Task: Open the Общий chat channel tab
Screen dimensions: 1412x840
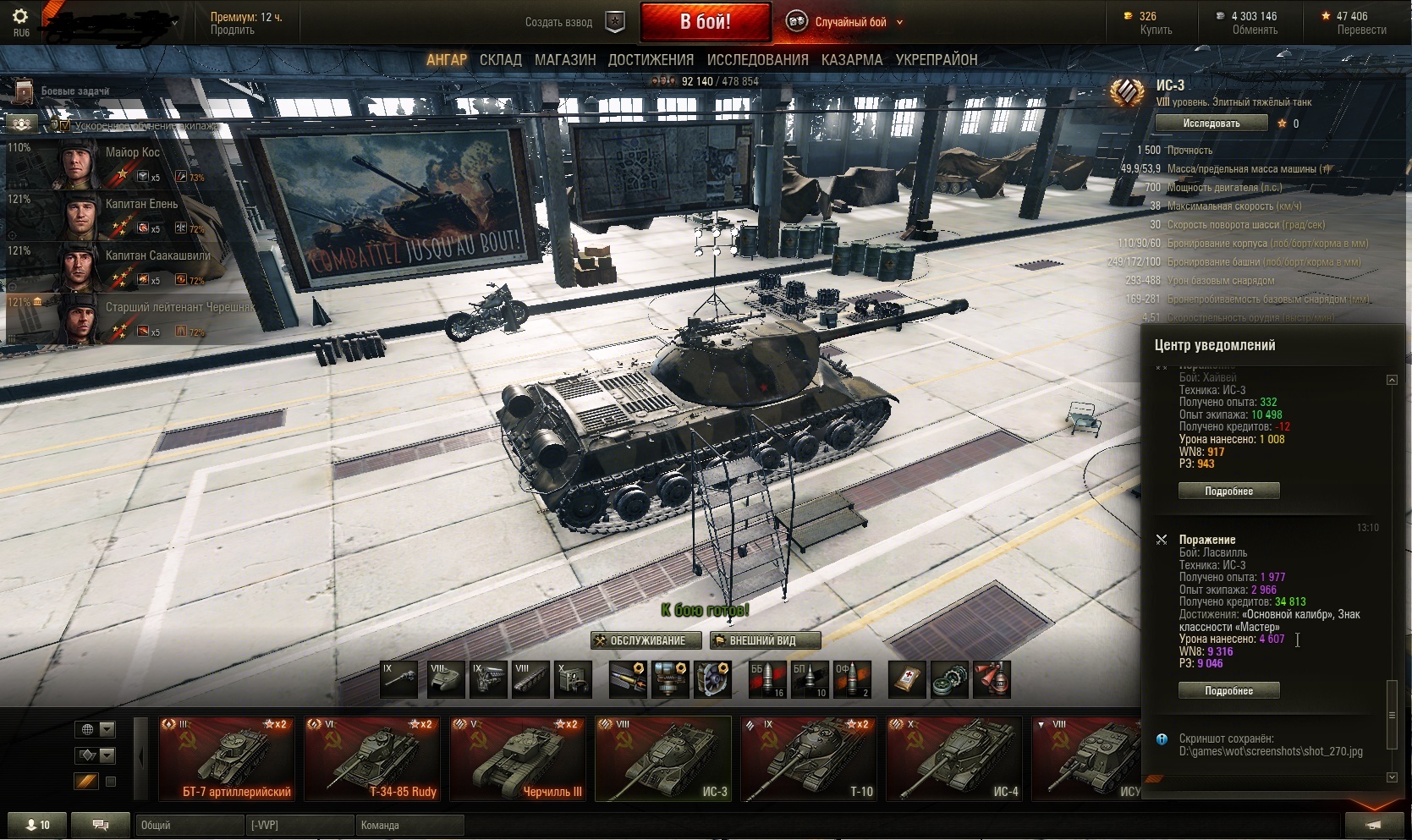Action: [186, 825]
